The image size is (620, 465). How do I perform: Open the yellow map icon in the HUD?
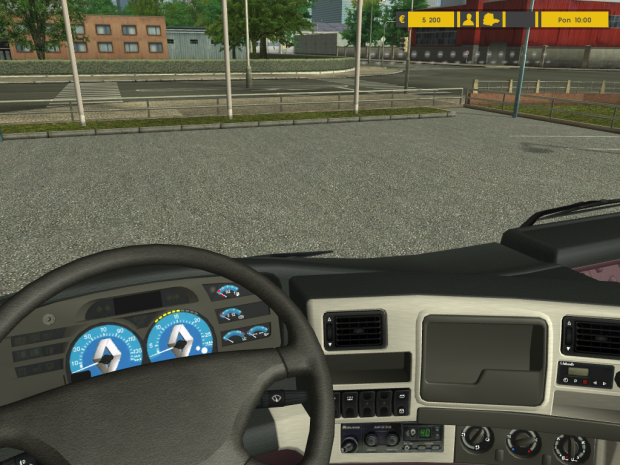pyautogui.click(x=491, y=19)
